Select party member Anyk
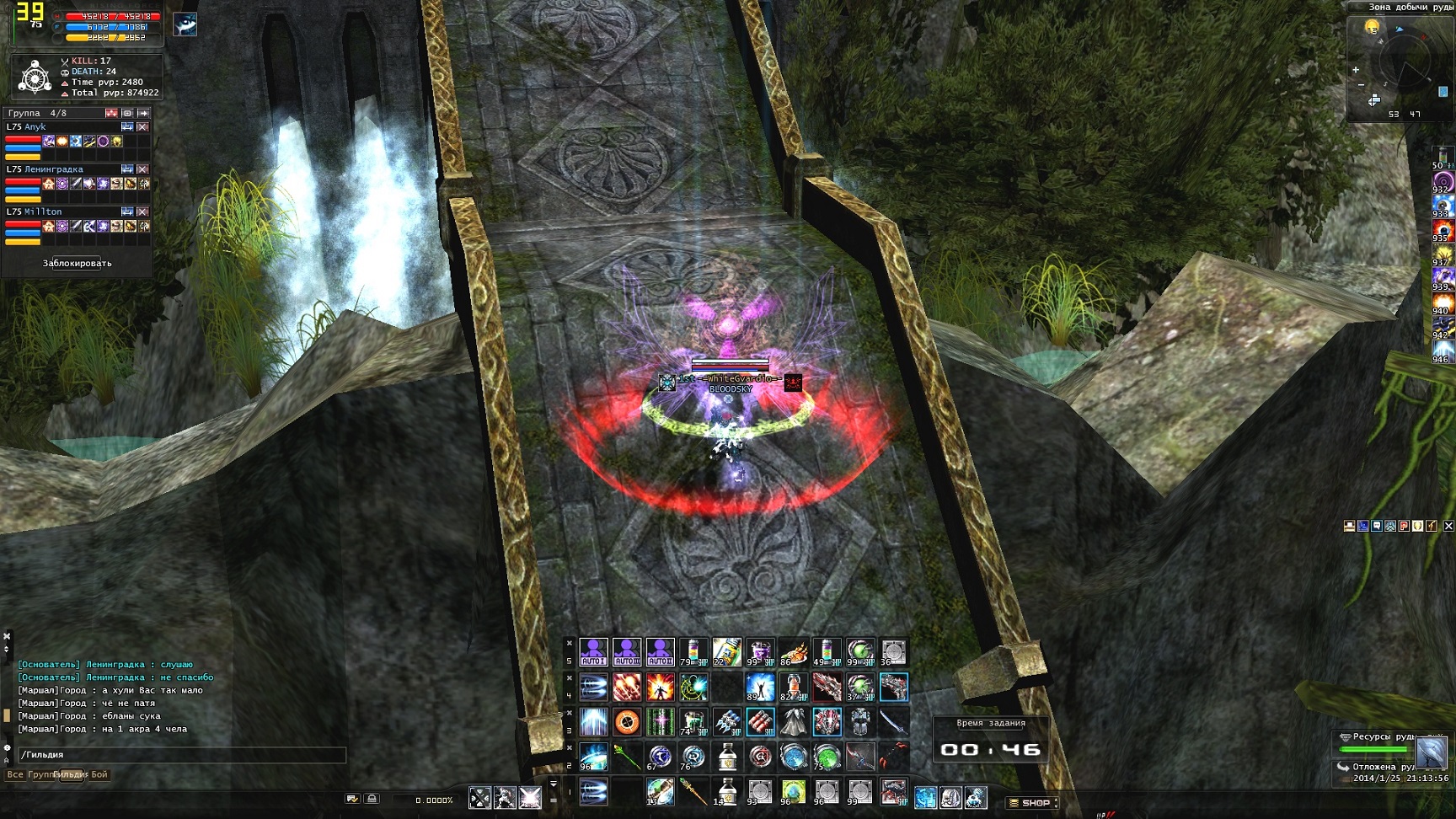The width and height of the screenshot is (1456, 819). click(35, 127)
